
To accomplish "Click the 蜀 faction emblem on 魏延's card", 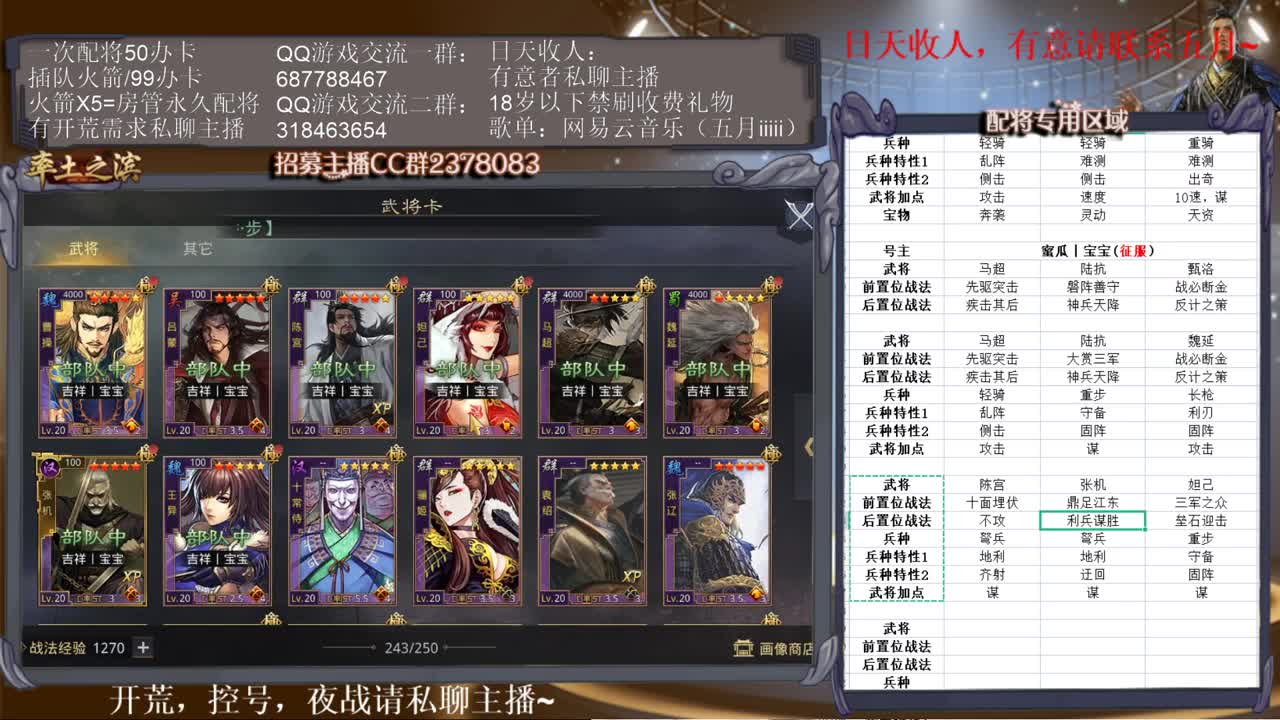I will (674, 297).
